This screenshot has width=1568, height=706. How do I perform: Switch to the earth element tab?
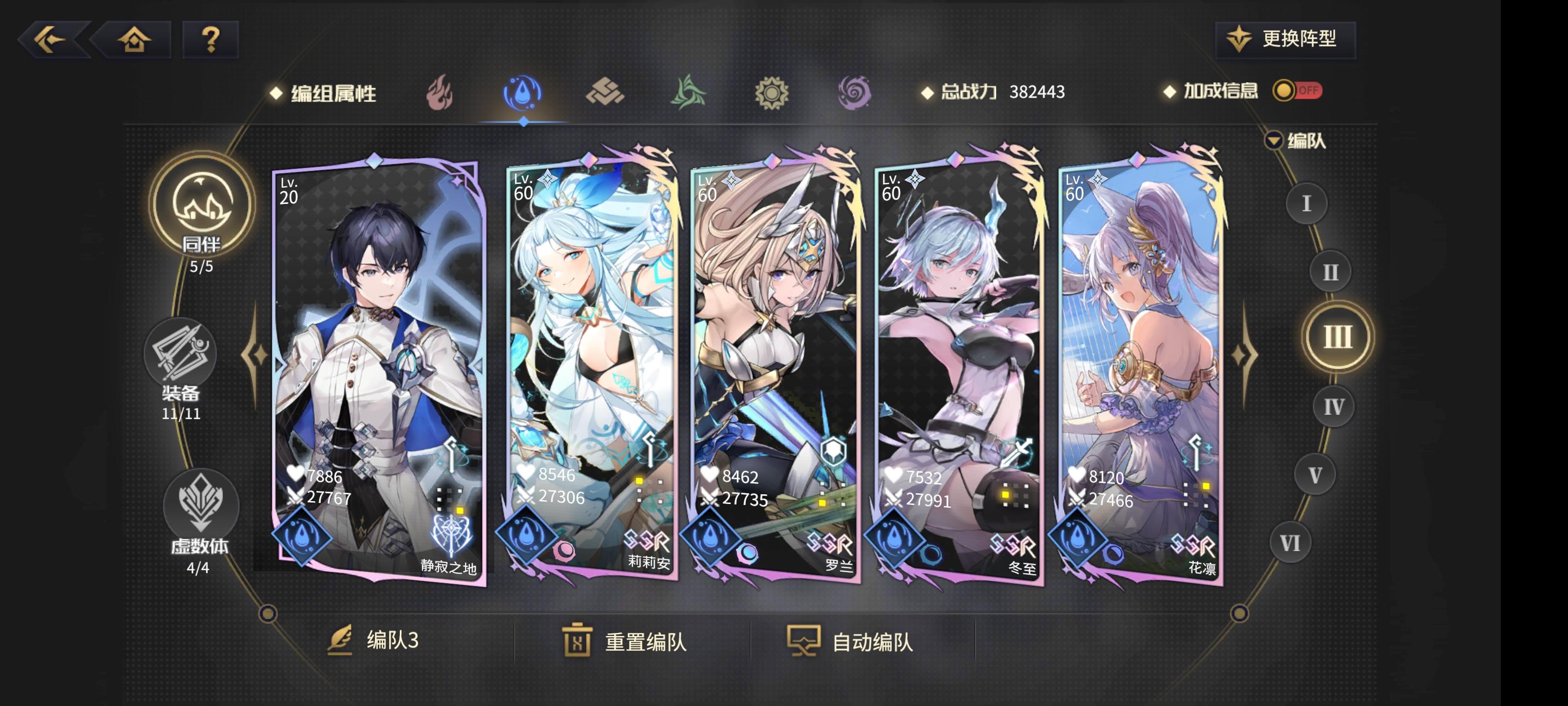tap(606, 91)
